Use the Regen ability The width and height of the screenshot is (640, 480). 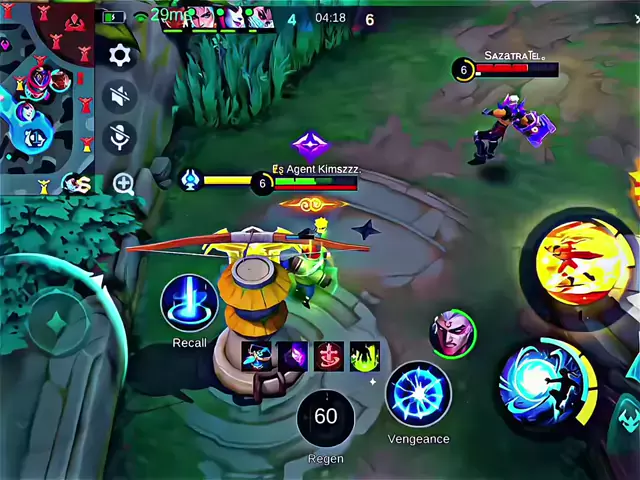coord(326,418)
